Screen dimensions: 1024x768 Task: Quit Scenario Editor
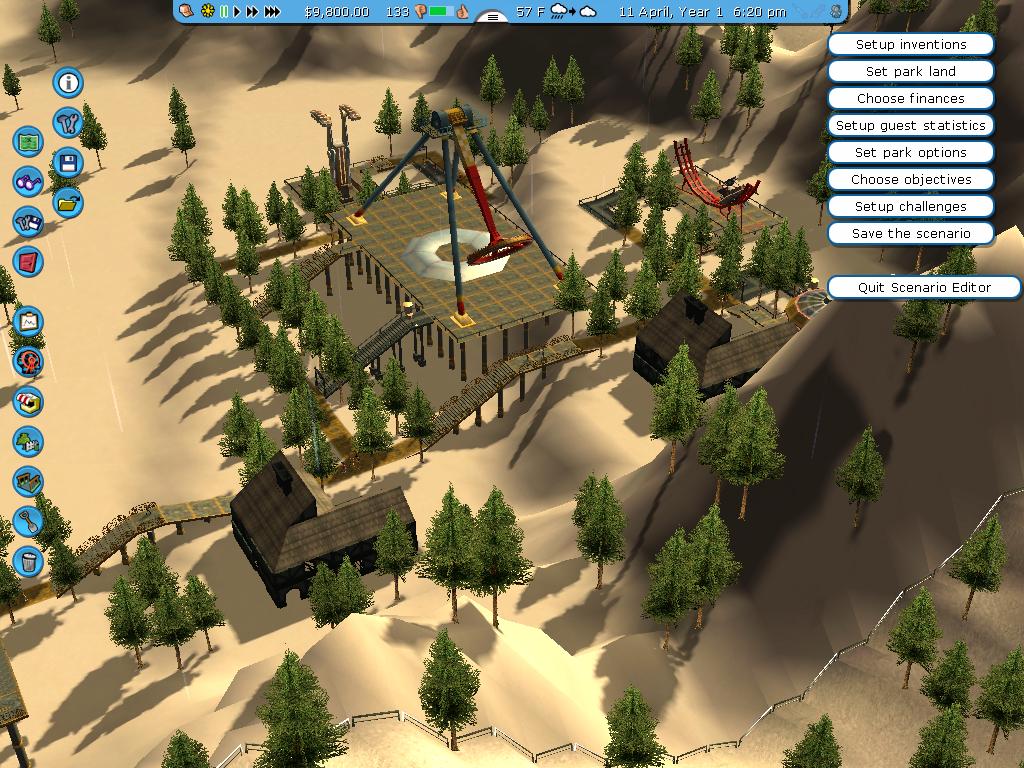pyautogui.click(x=924, y=288)
